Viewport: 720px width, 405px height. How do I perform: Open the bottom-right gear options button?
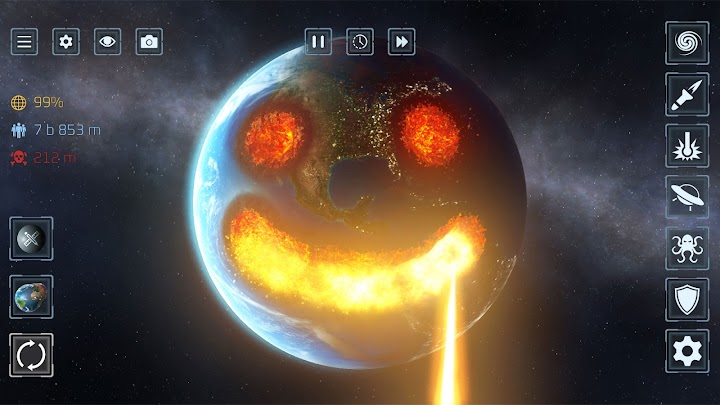(687, 351)
